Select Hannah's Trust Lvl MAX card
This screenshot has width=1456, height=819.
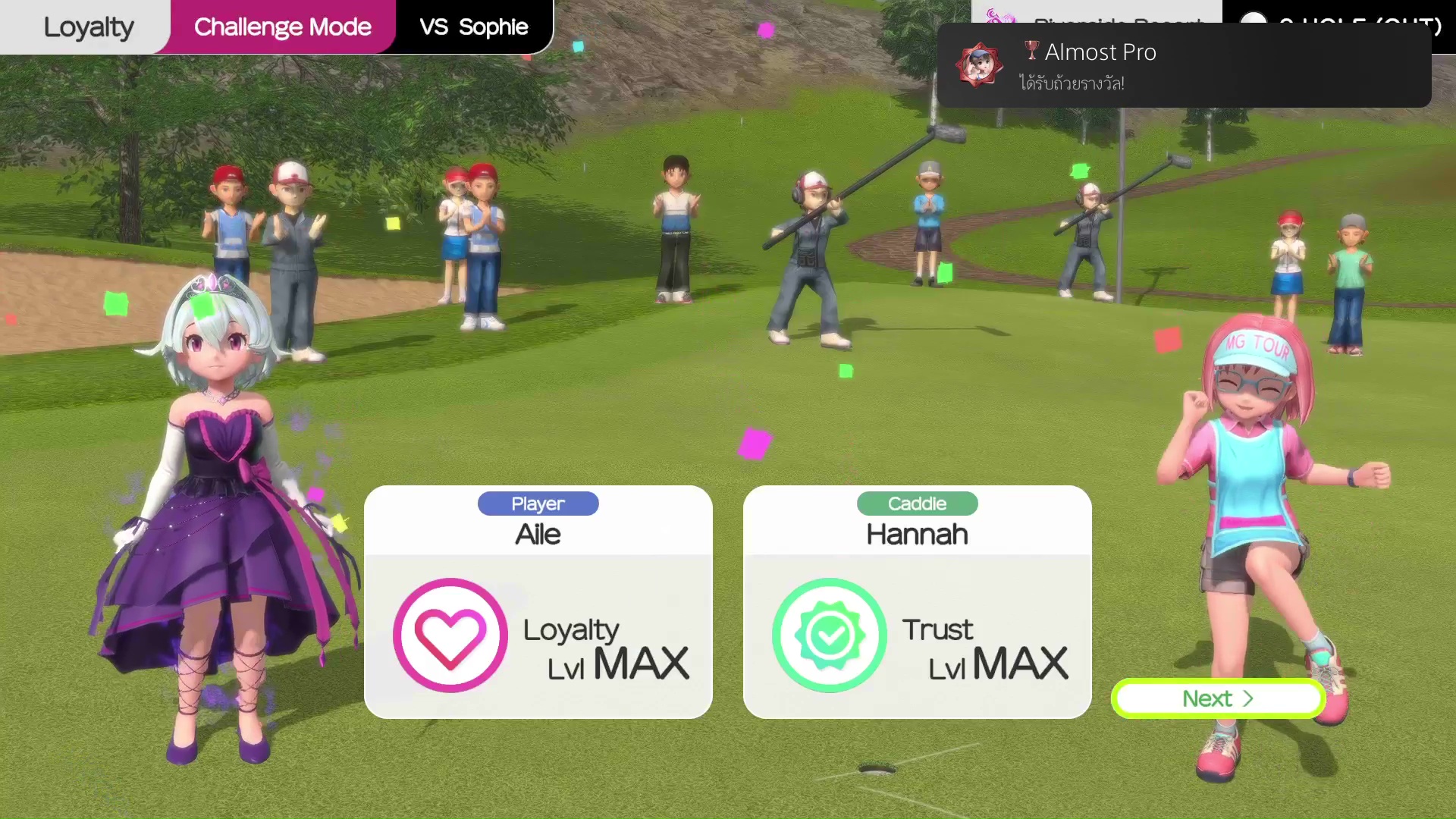click(917, 602)
